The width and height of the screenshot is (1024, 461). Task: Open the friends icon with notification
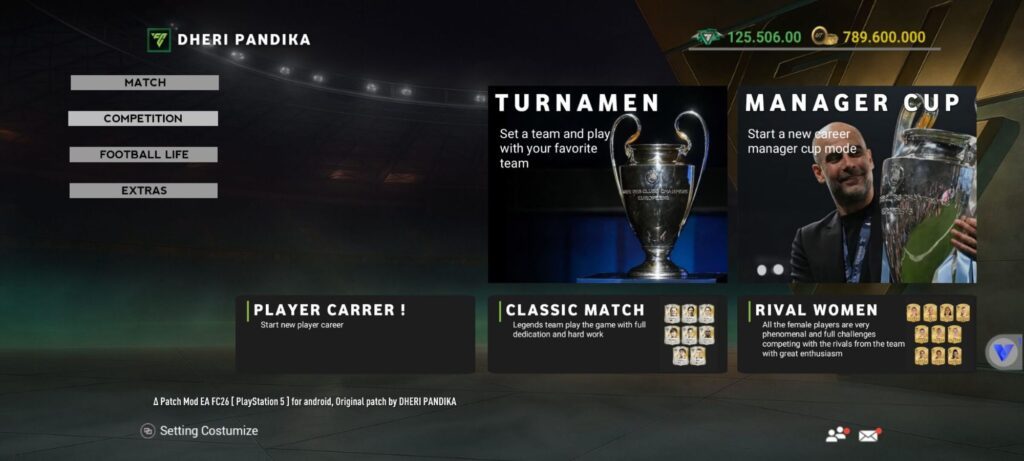[836, 434]
